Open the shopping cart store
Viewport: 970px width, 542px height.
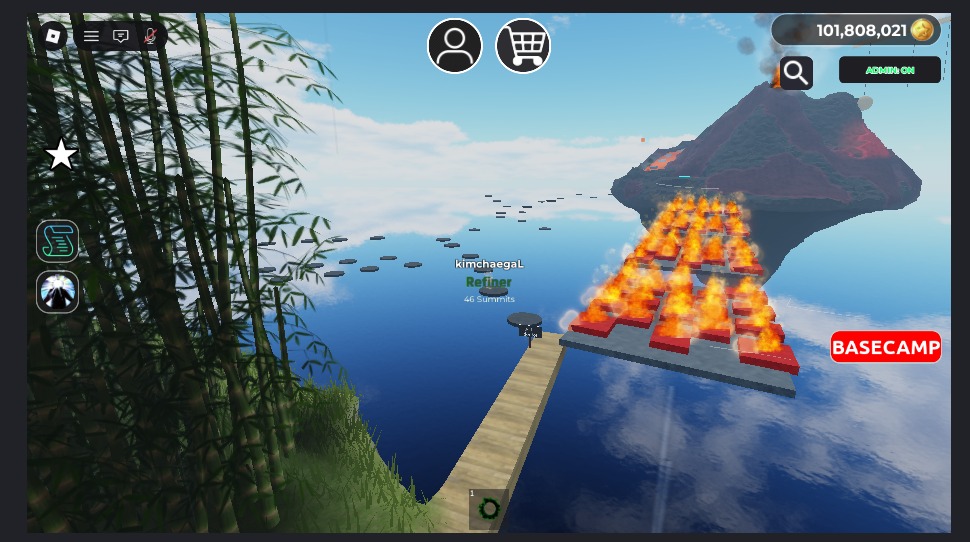pyautogui.click(x=523, y=46)
